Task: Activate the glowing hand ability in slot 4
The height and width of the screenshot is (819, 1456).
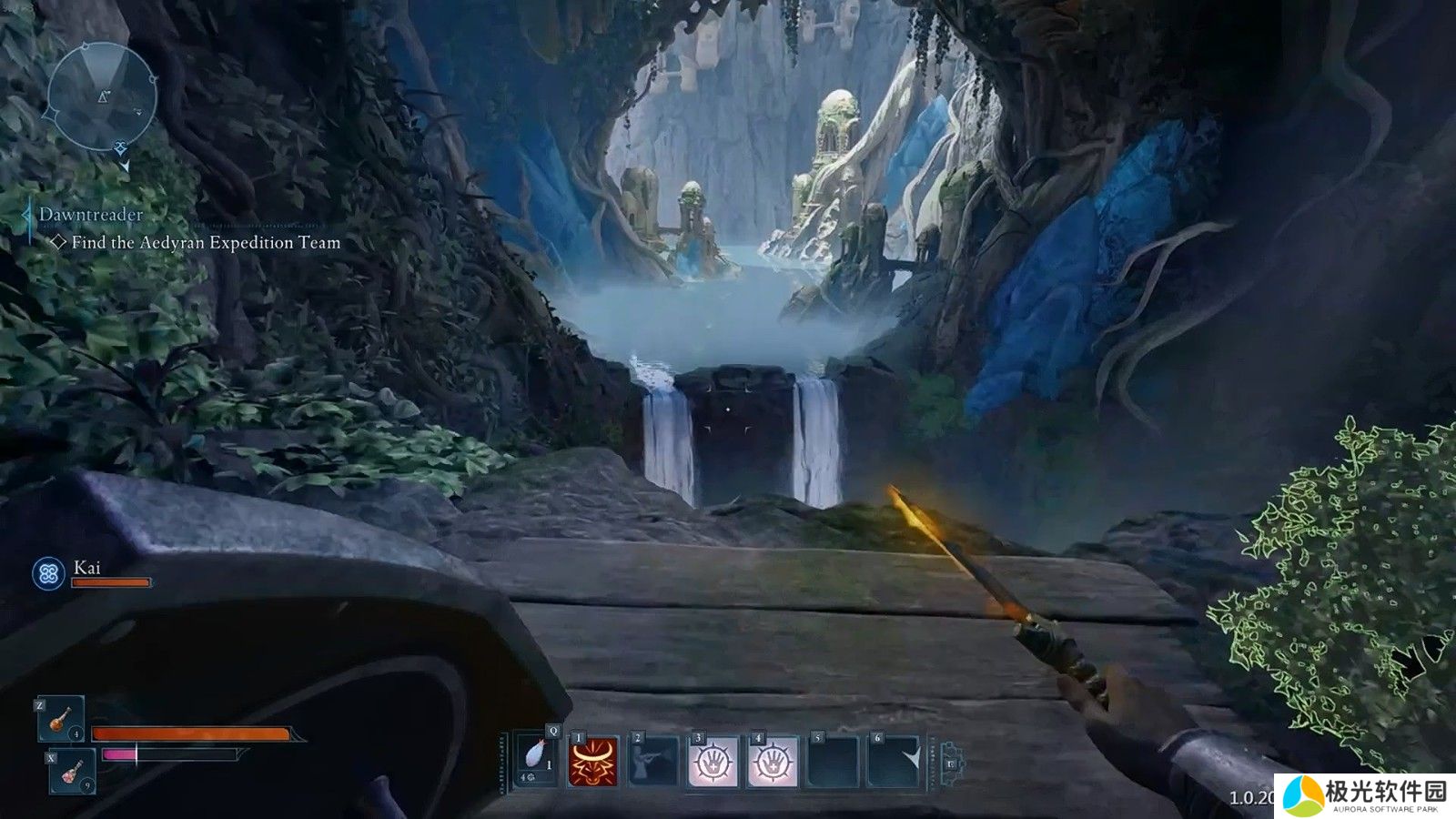Action: (773, 761)
